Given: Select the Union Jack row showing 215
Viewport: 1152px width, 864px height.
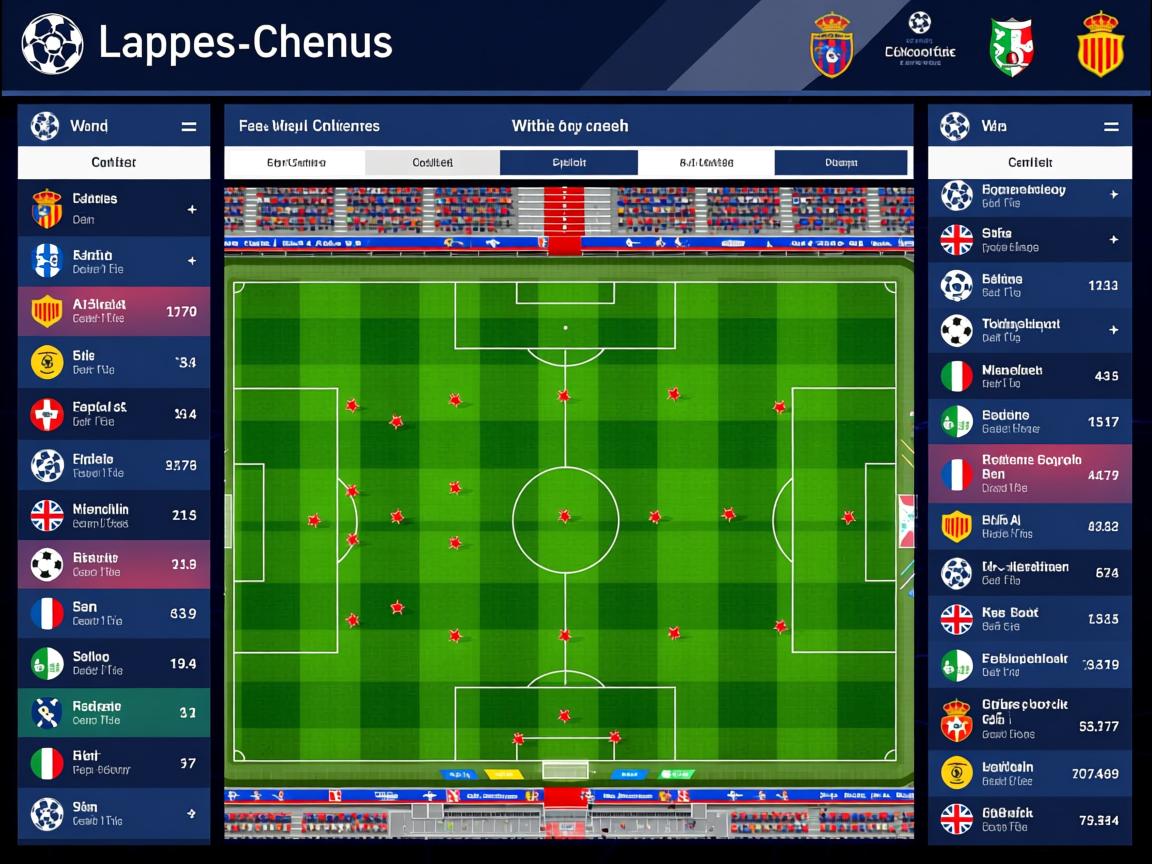Looking at the screenshot, I should (114, 515).
